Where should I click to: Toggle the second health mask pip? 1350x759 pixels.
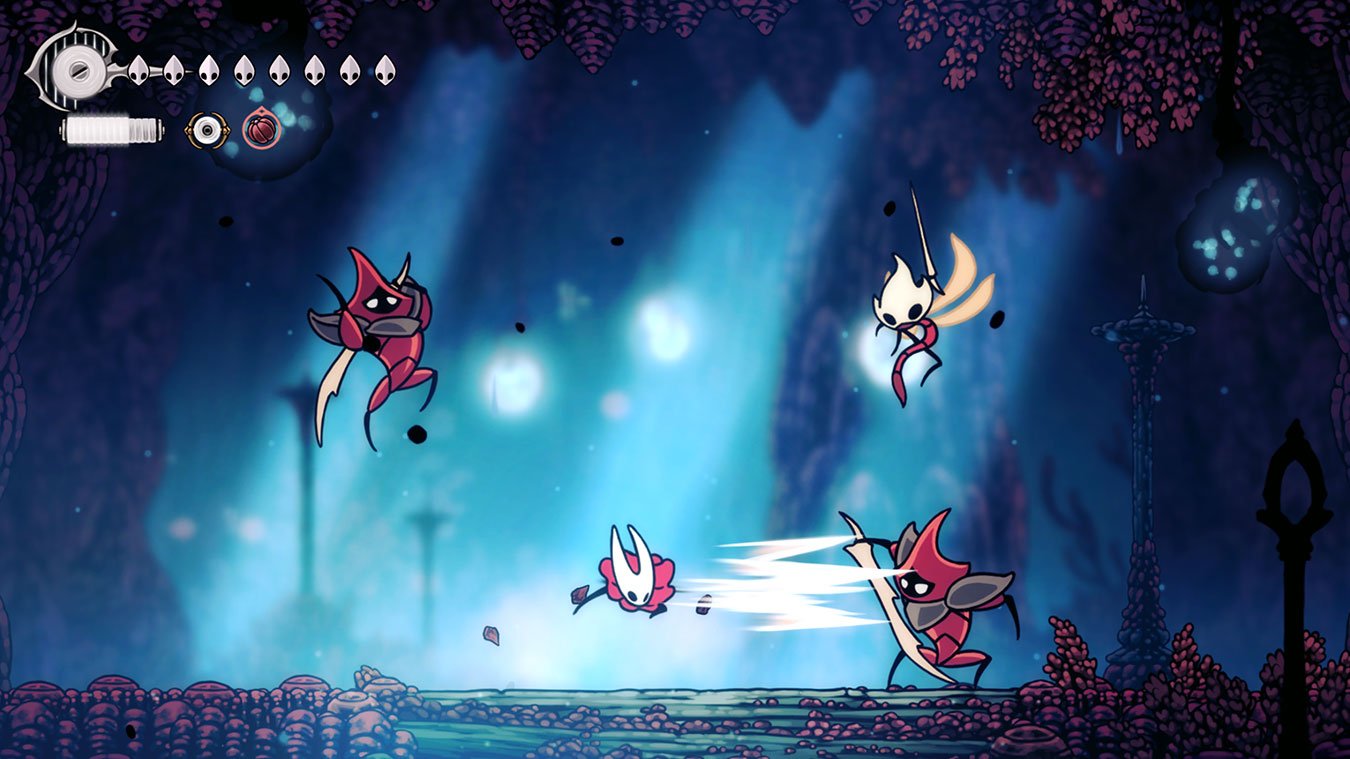tap(173, 70)
